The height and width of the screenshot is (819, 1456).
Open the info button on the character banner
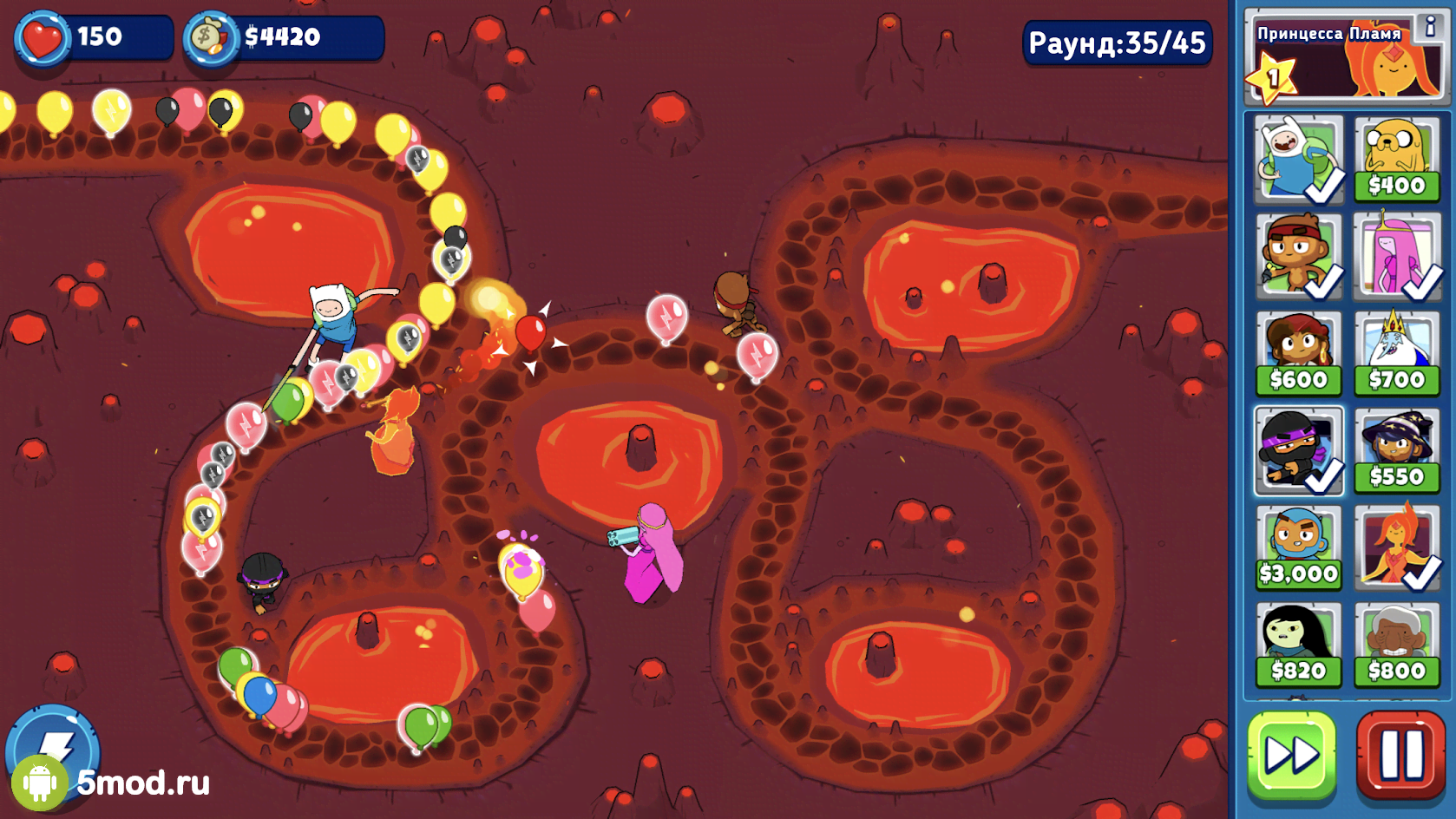click(x=1429, y=27)
